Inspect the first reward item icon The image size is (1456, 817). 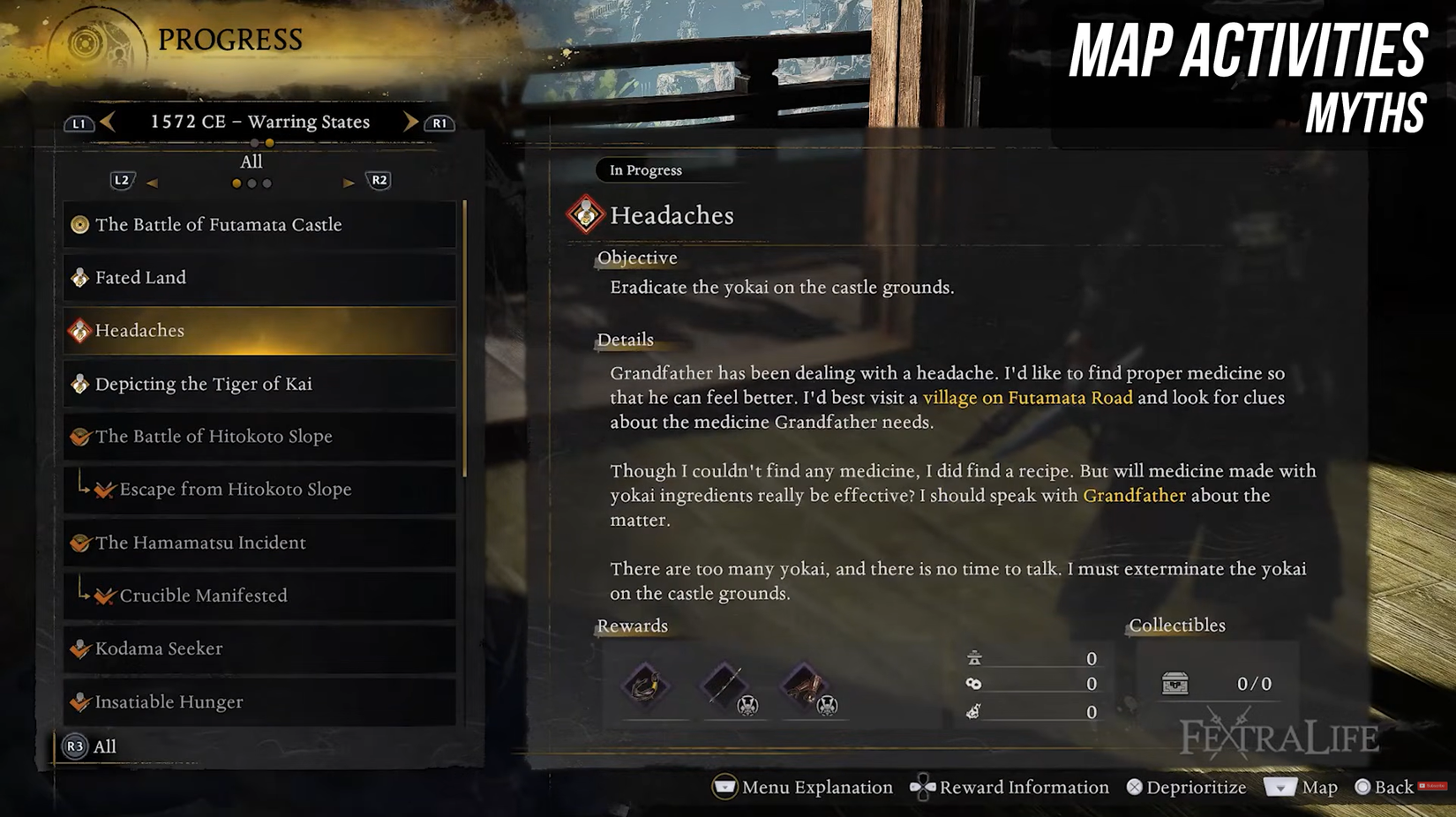pos(645,686)
